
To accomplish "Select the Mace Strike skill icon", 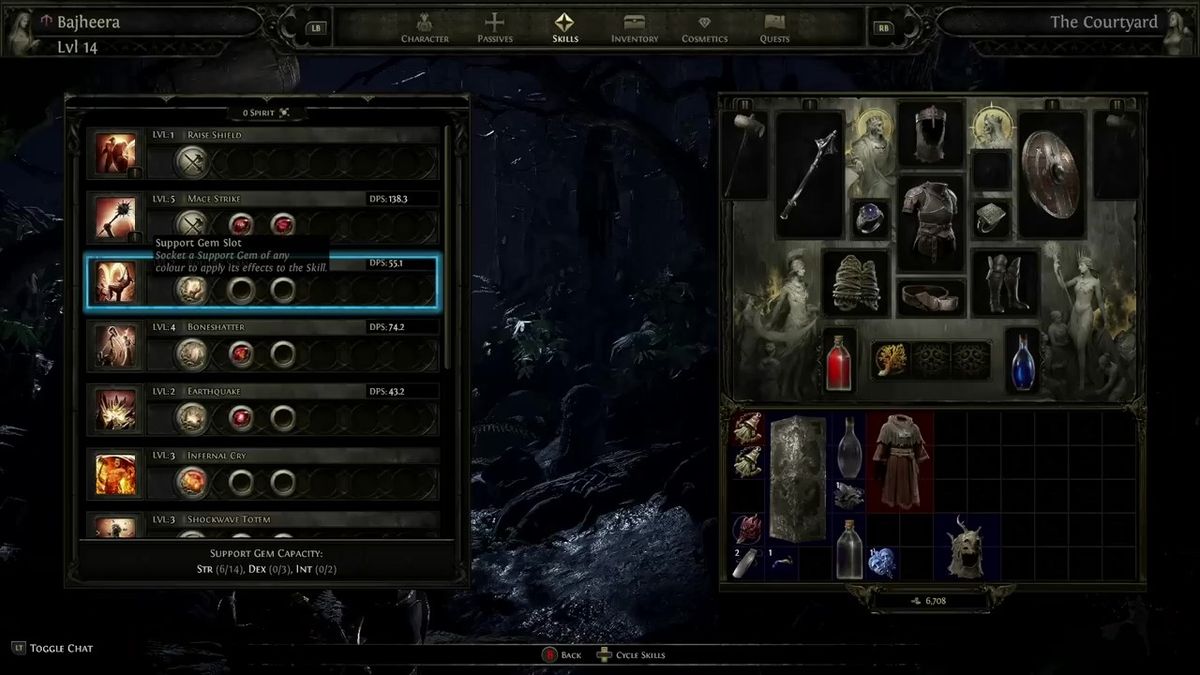I will click(x=116, y=218).
